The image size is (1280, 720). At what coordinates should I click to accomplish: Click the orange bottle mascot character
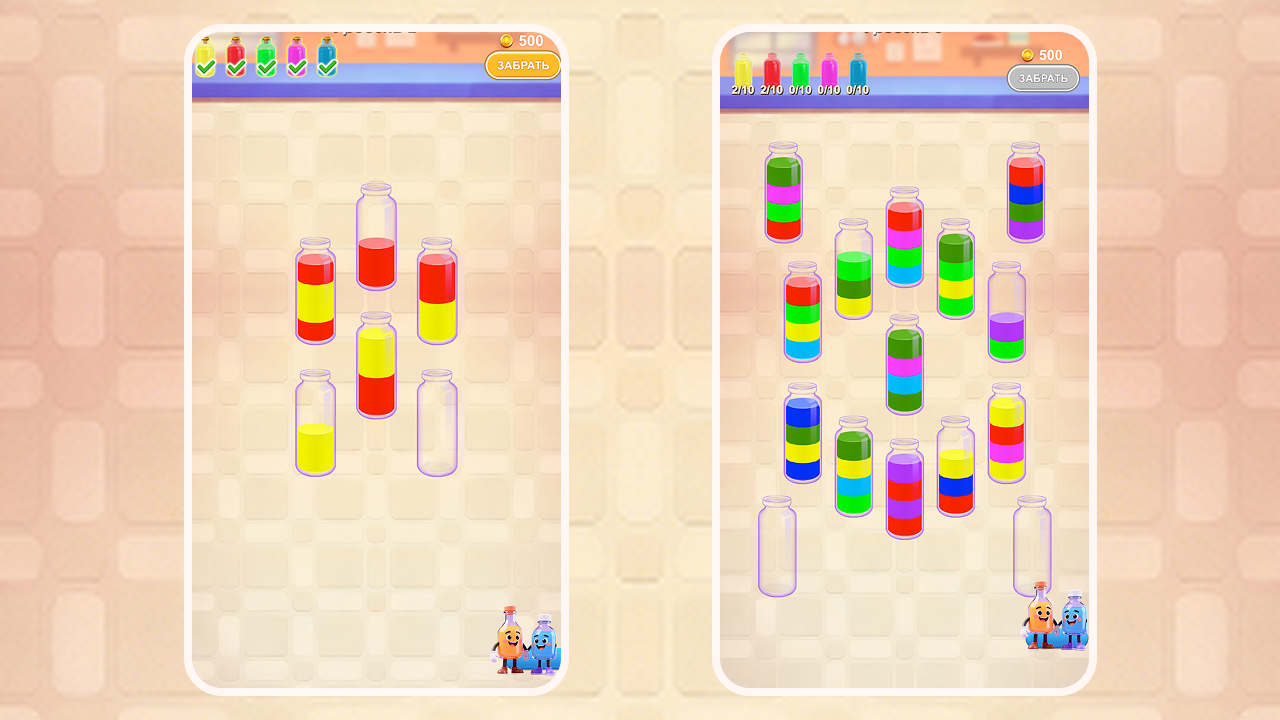coord(512,640)
